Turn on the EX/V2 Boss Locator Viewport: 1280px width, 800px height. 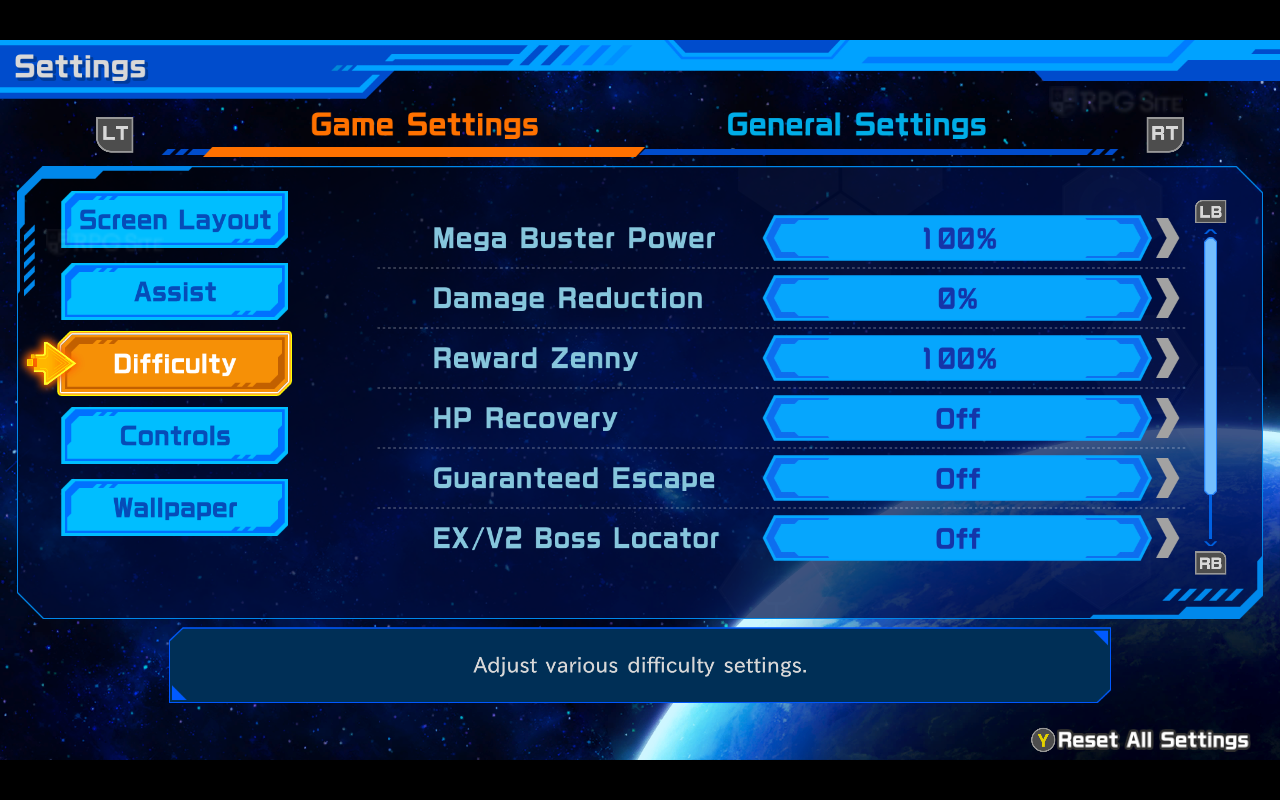957,538
